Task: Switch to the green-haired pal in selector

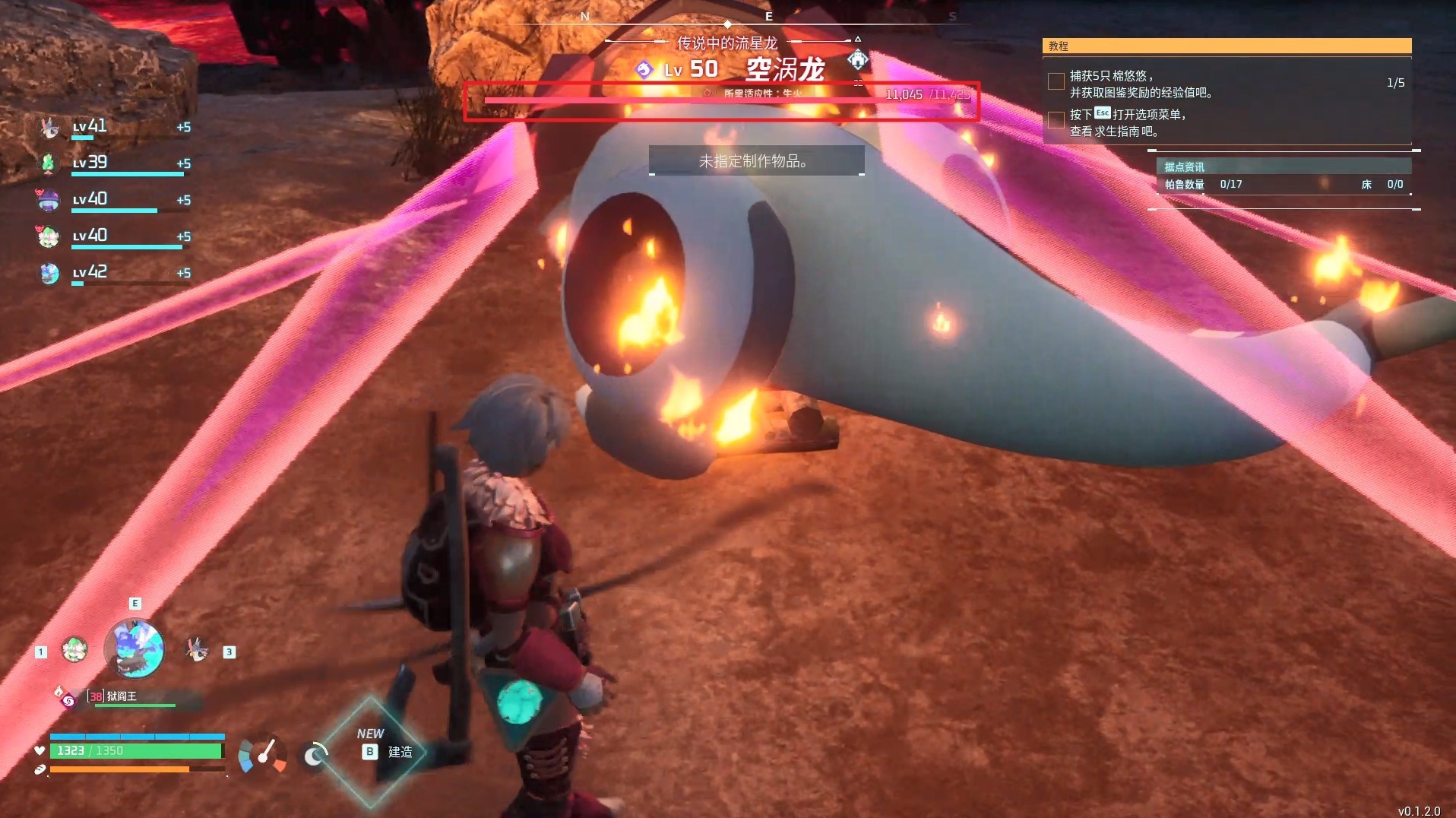Action: pos(74,649)
